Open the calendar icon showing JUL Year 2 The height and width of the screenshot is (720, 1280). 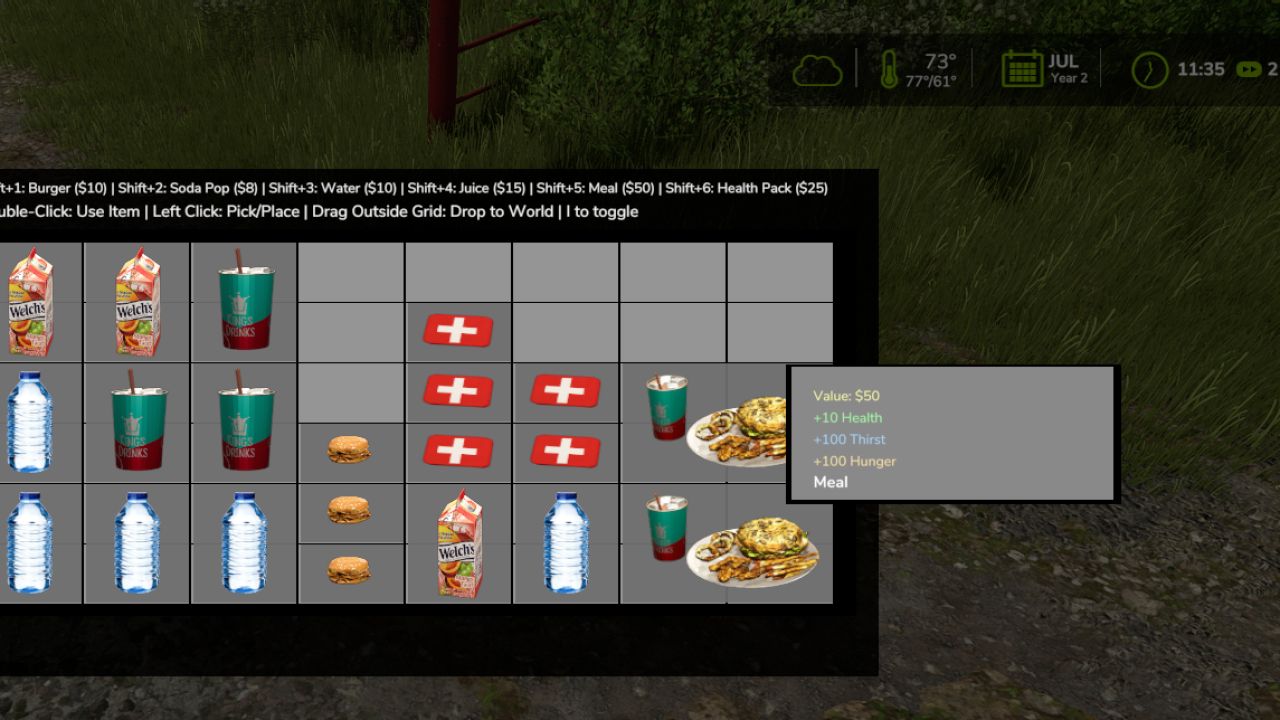coord(1021,69)
